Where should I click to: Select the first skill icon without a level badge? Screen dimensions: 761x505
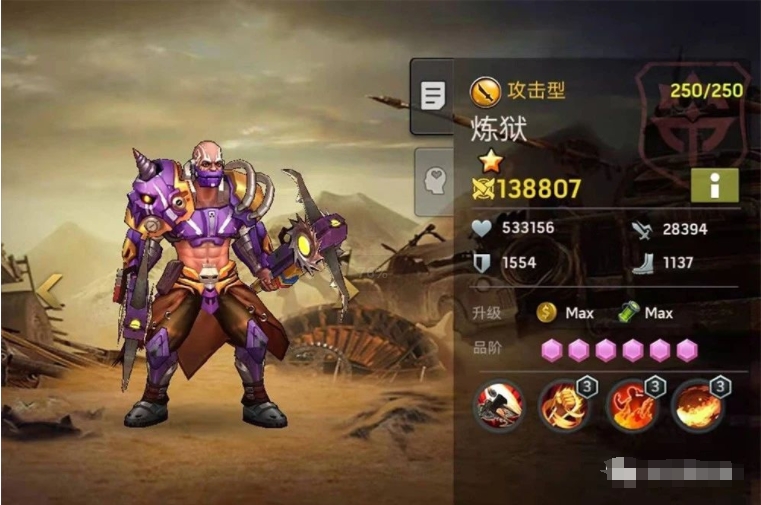click(x=497, y=406)
